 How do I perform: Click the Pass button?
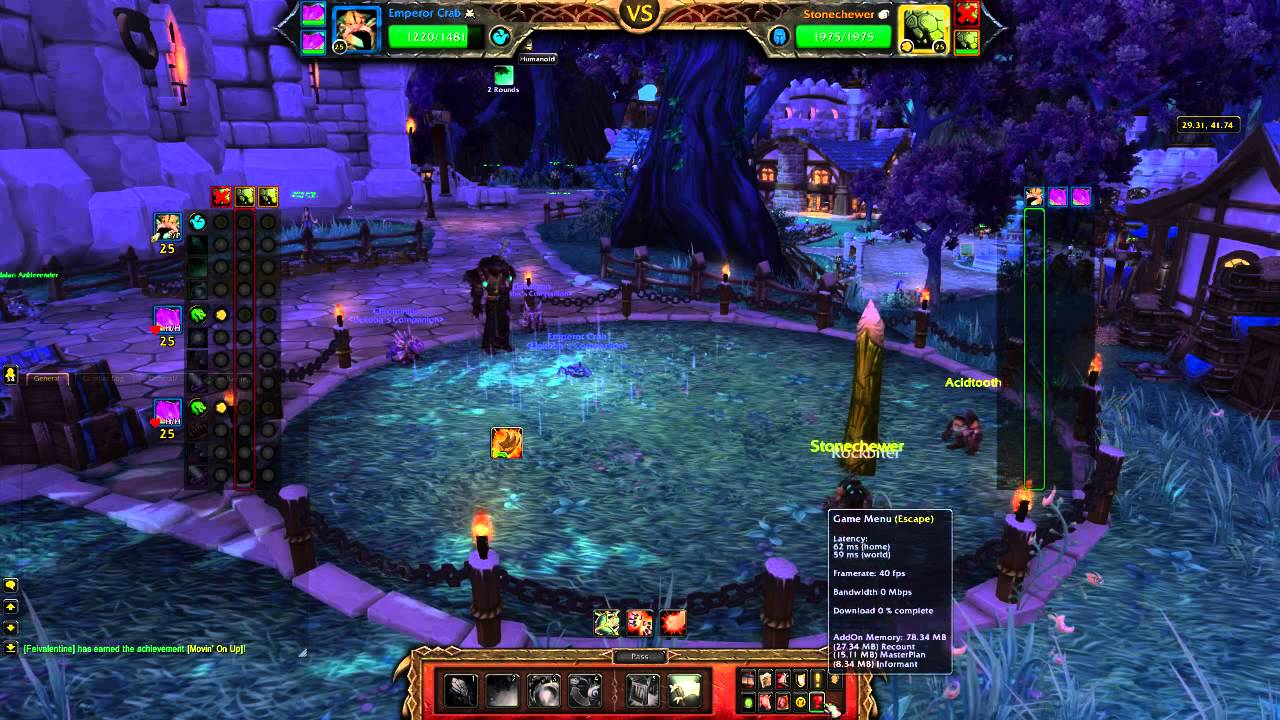(640, 656)
